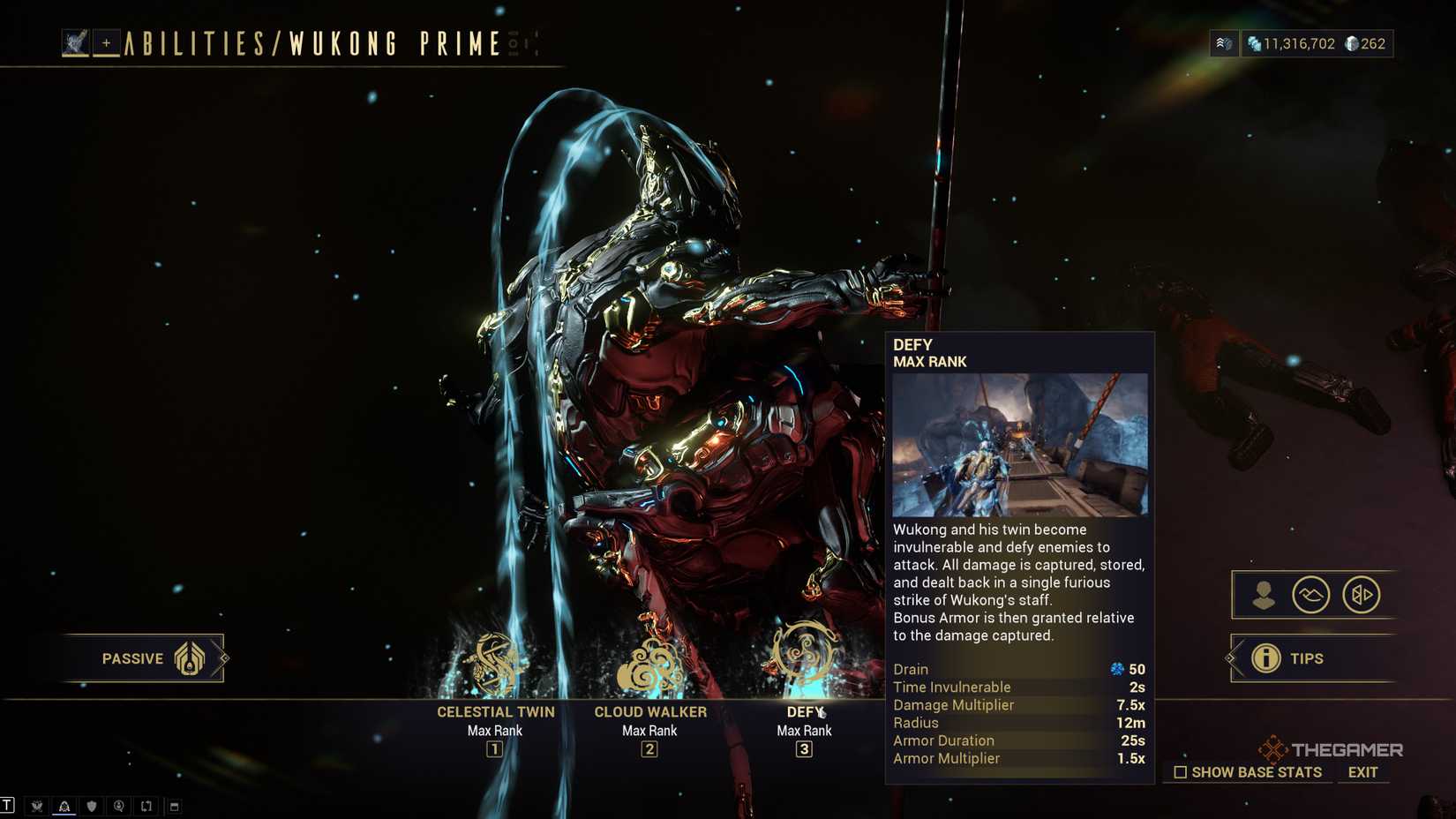Click the Wukong emblem beside the Abilities title
The height and width of the screenshot is (819, 1456).
(75, 43)
